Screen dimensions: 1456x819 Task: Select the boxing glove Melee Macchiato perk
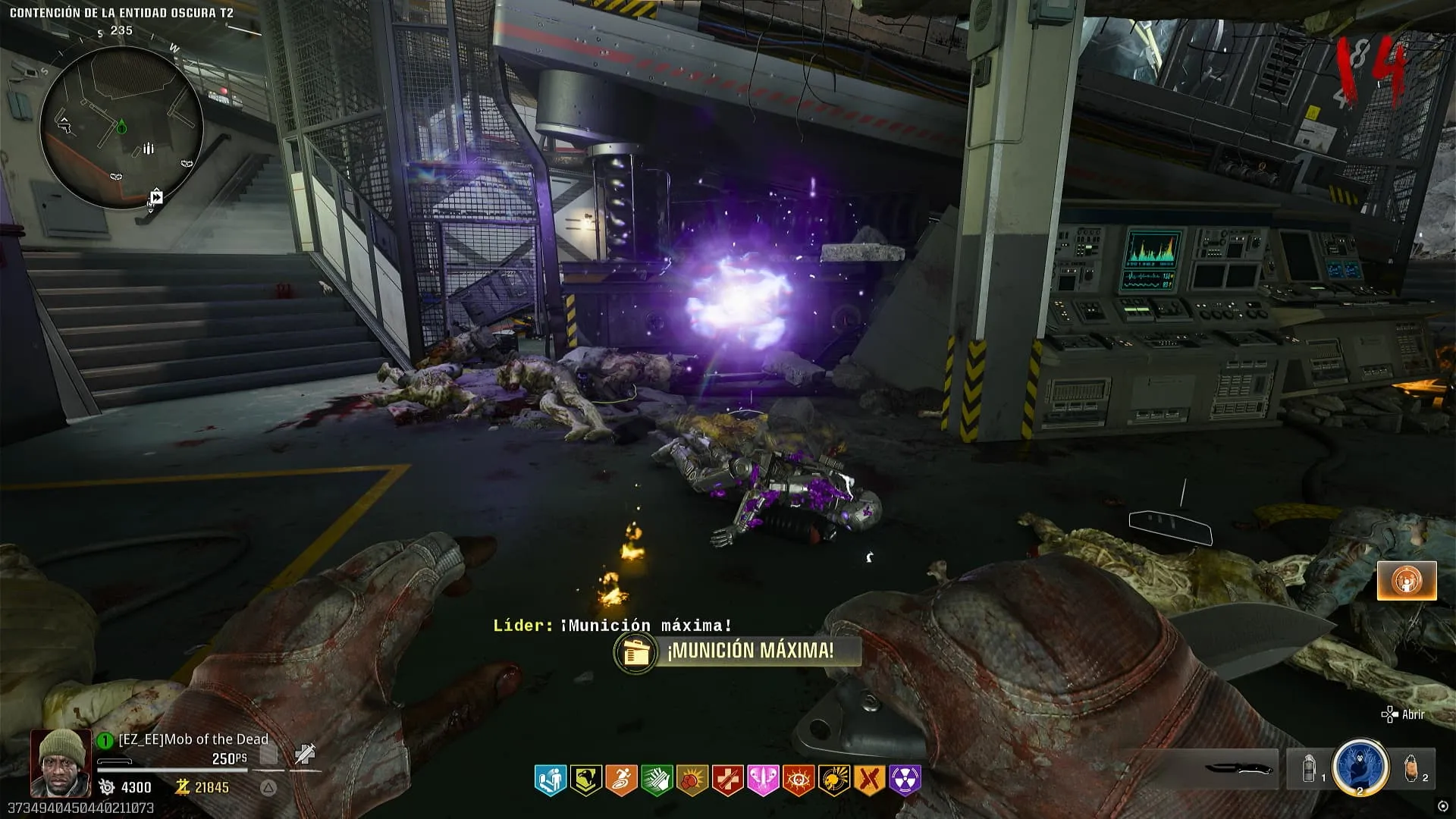point(692,780)
